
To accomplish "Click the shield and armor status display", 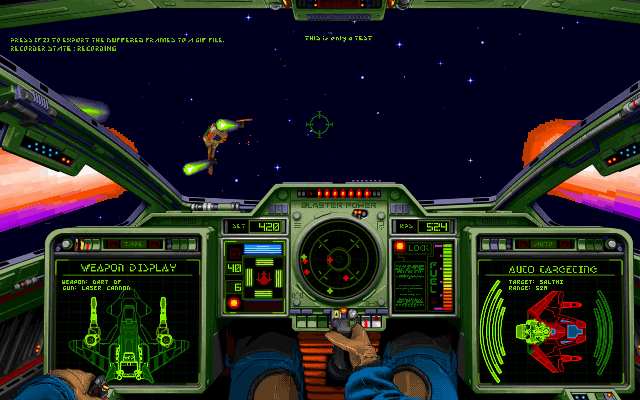I will coord(264,275).
